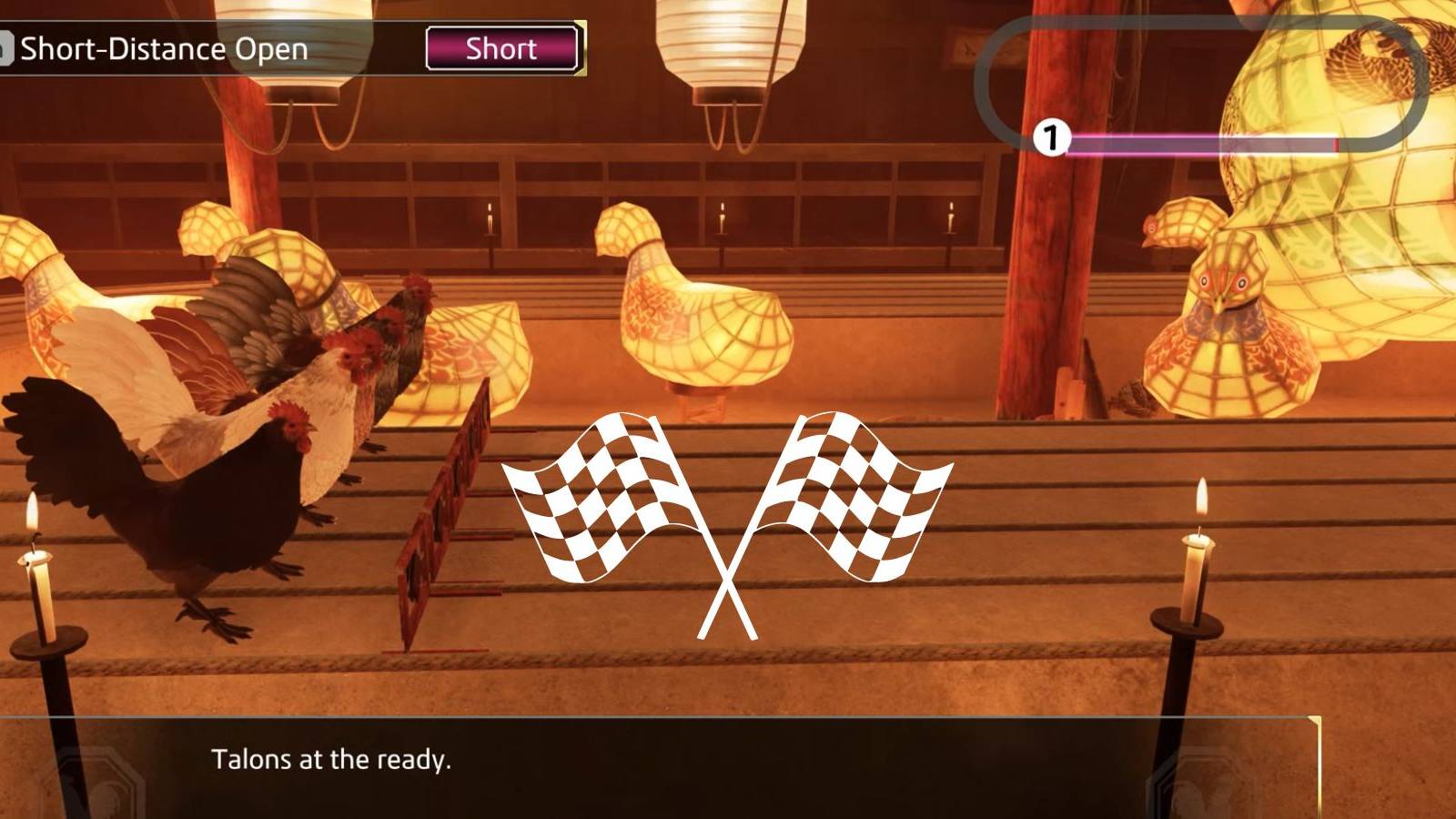The height and width of the screenshot is (819, 1456).
Task: Click the Talons at the ready subtitle
Action: pyautogui.click(x=334, y=759)
